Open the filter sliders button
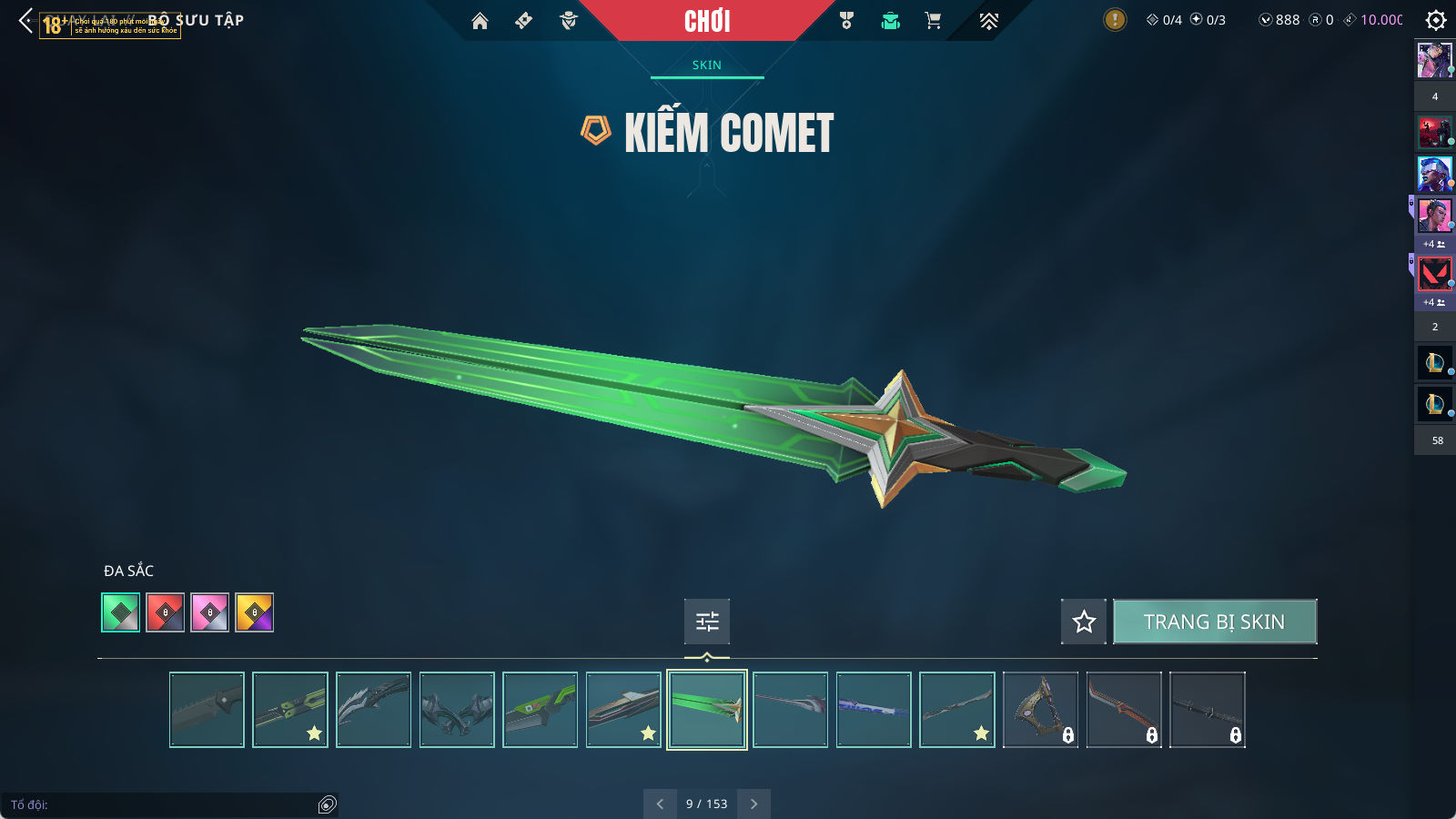Screen dimensions: 1456x819 (707, 622)
